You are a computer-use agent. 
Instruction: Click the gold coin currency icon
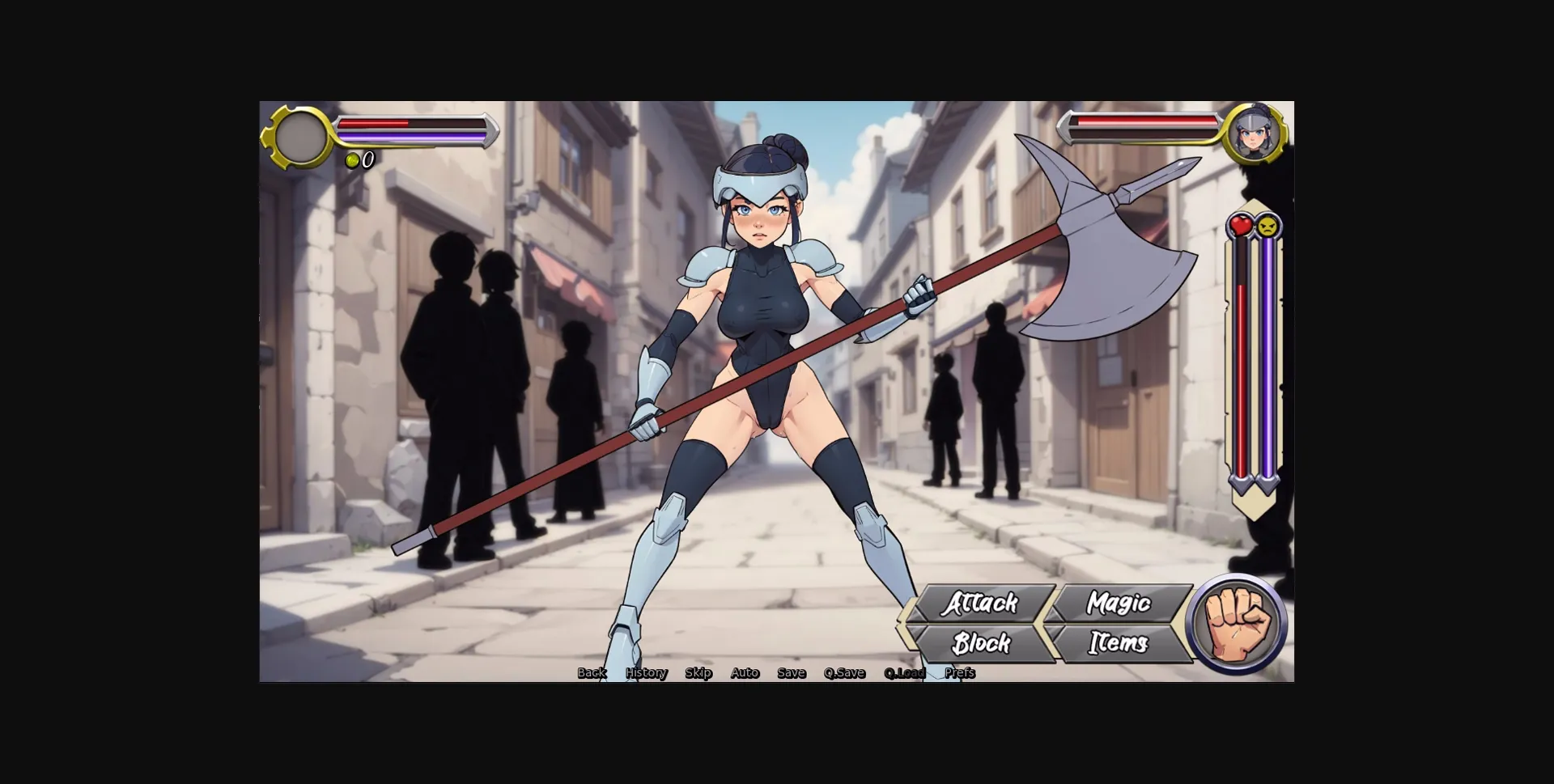point(352,159)
